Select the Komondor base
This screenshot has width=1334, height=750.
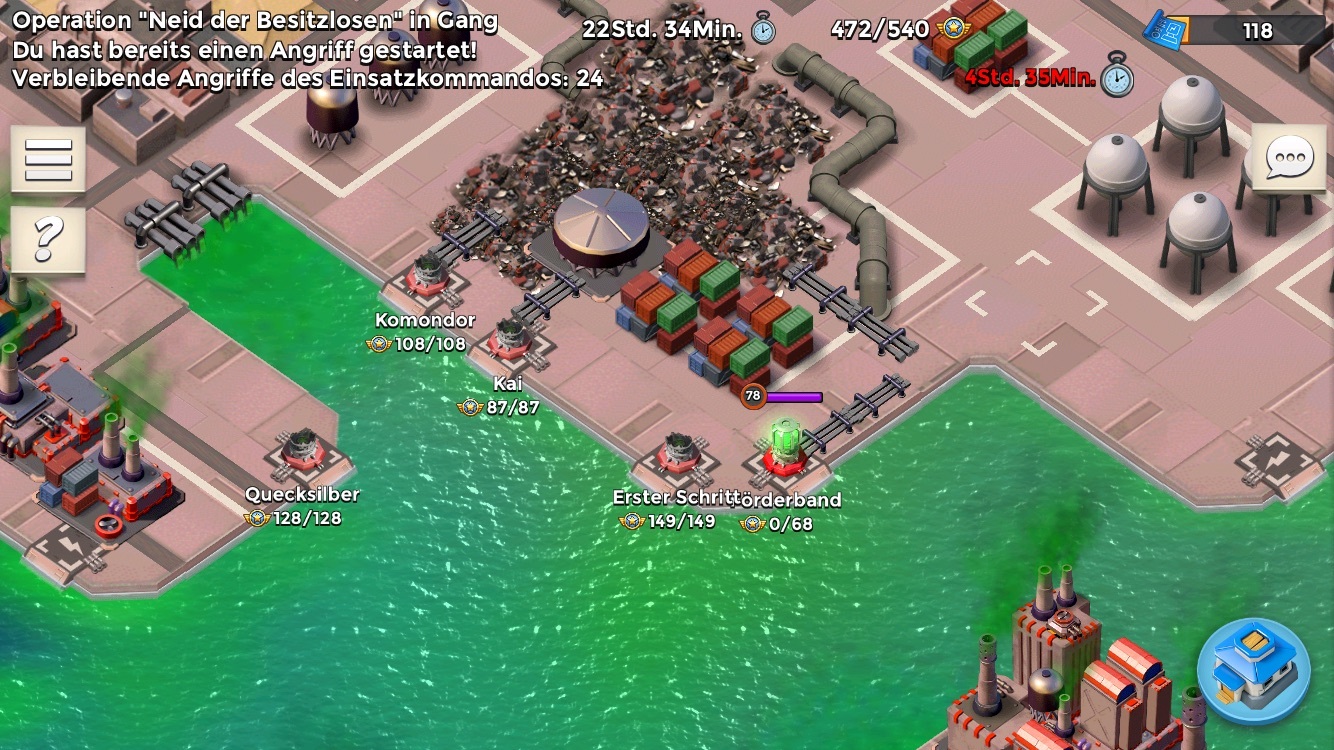point(428,276)
